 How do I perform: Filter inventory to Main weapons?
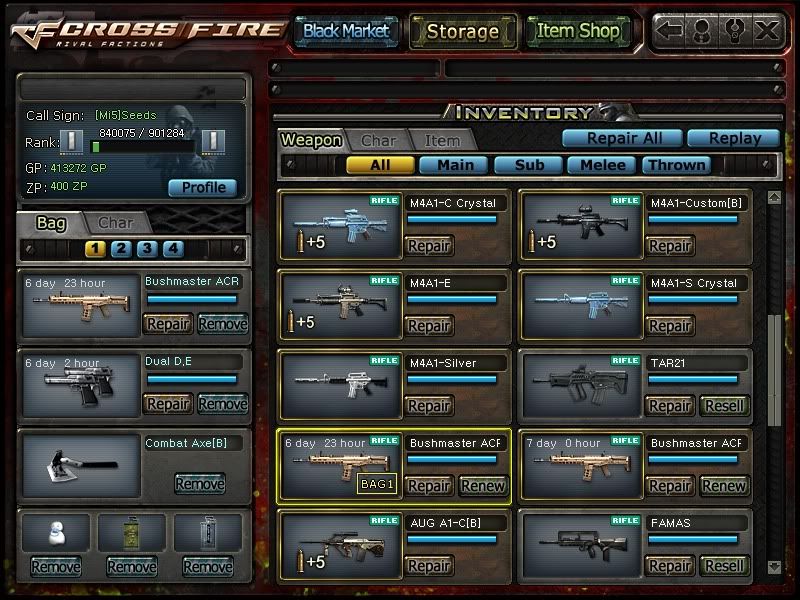click(x=454, y=165)
